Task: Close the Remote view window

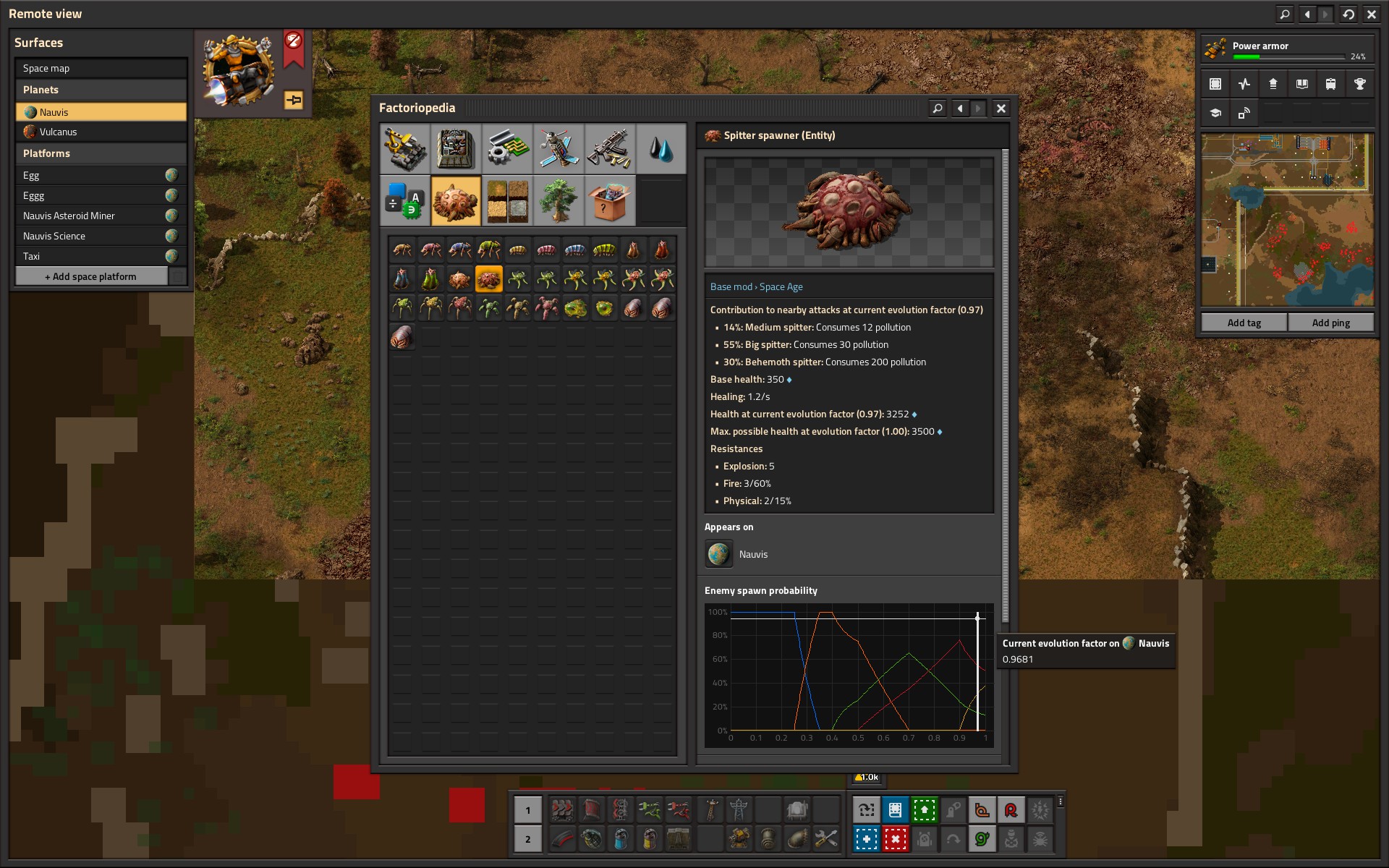Action: (1371, 14)
